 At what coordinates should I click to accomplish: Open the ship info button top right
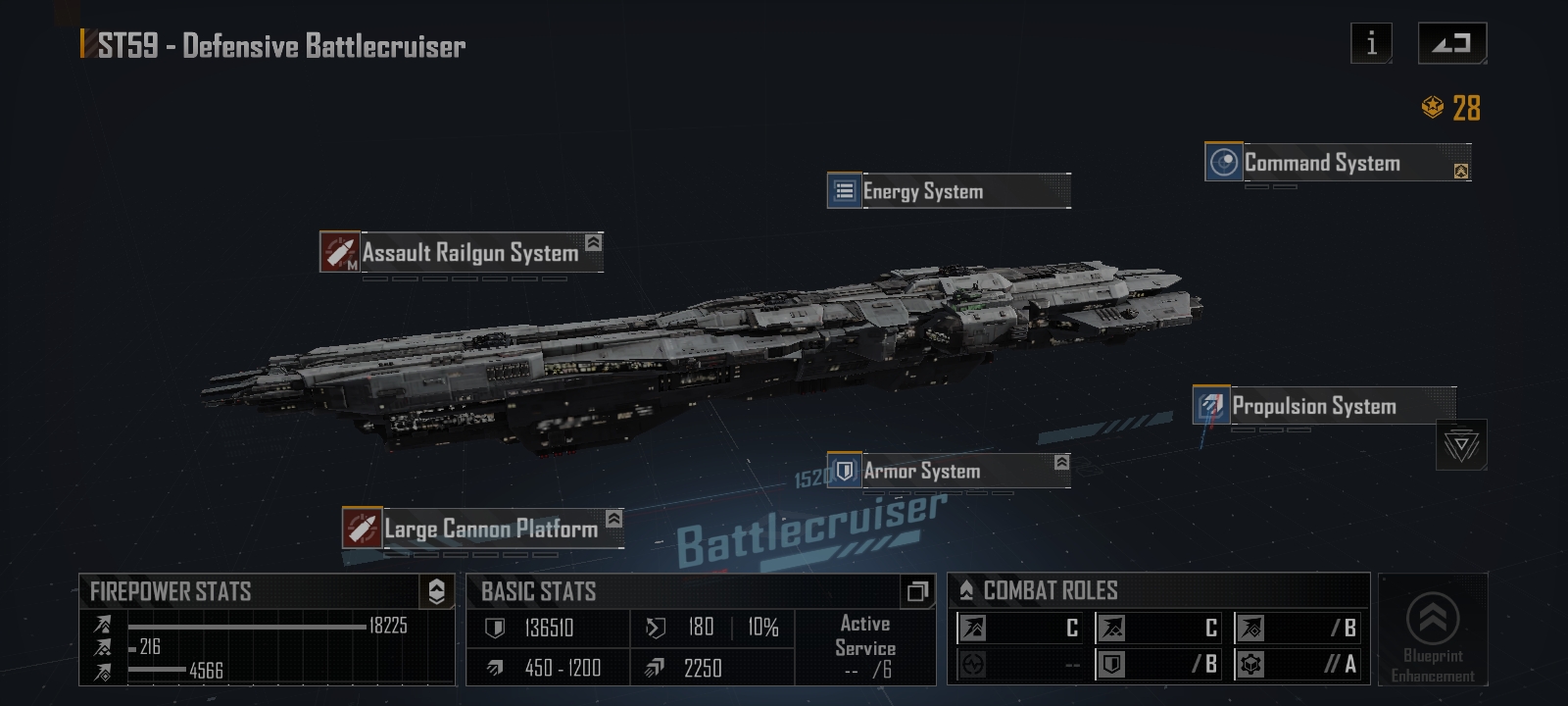tap(1370, 42)
